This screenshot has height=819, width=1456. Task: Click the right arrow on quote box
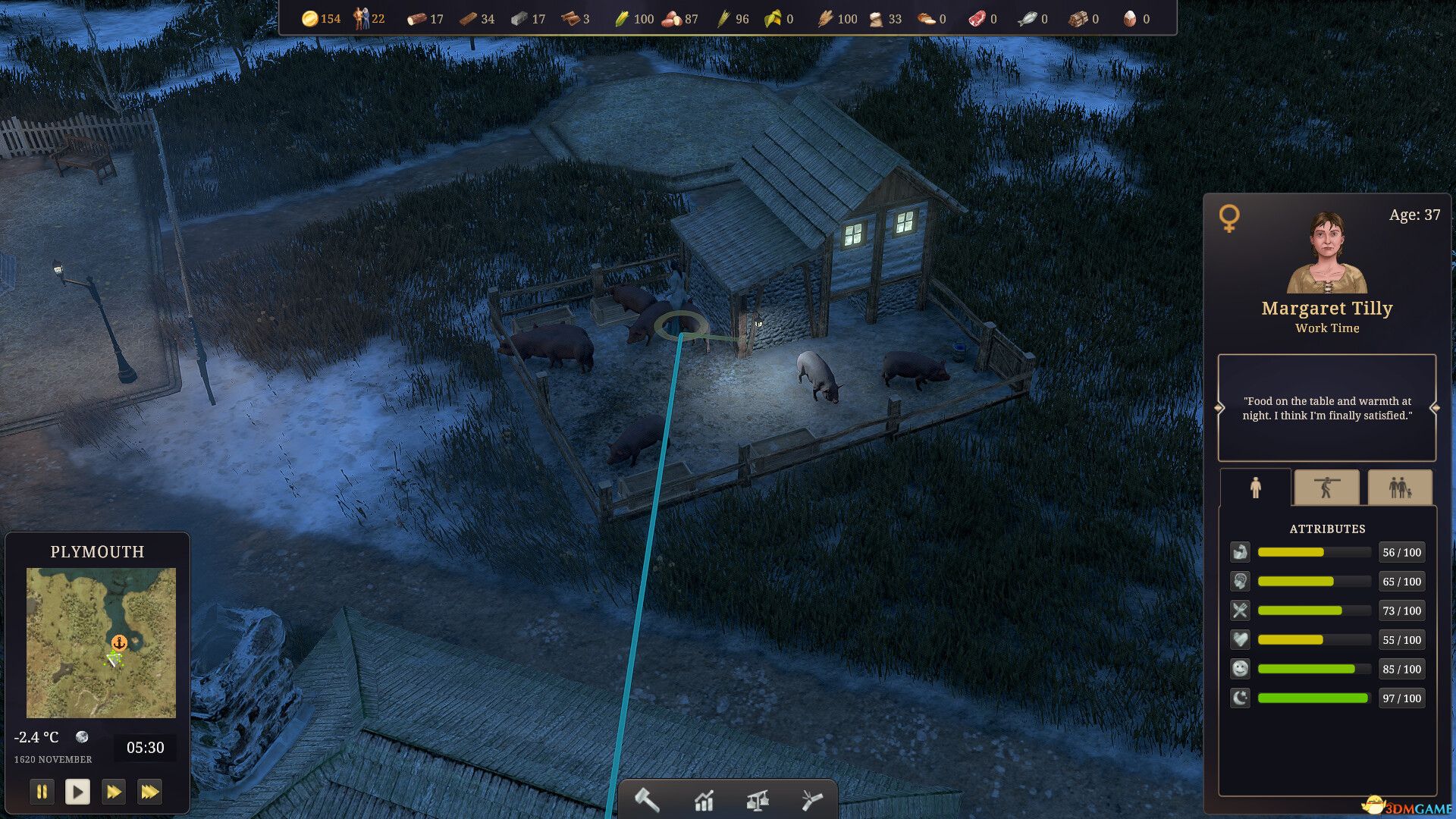click(1435, 408)
